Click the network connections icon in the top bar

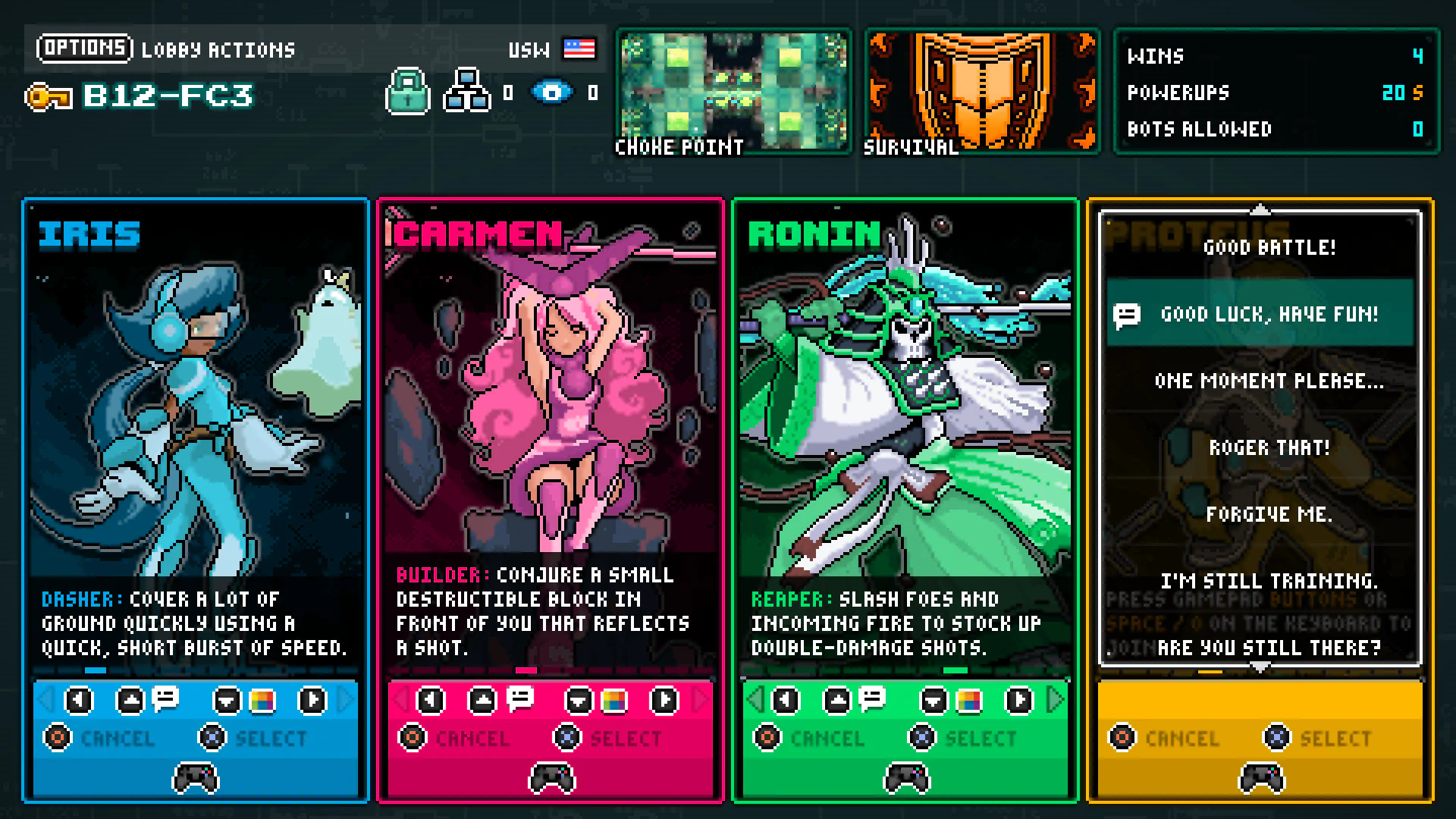click(468, 93)
